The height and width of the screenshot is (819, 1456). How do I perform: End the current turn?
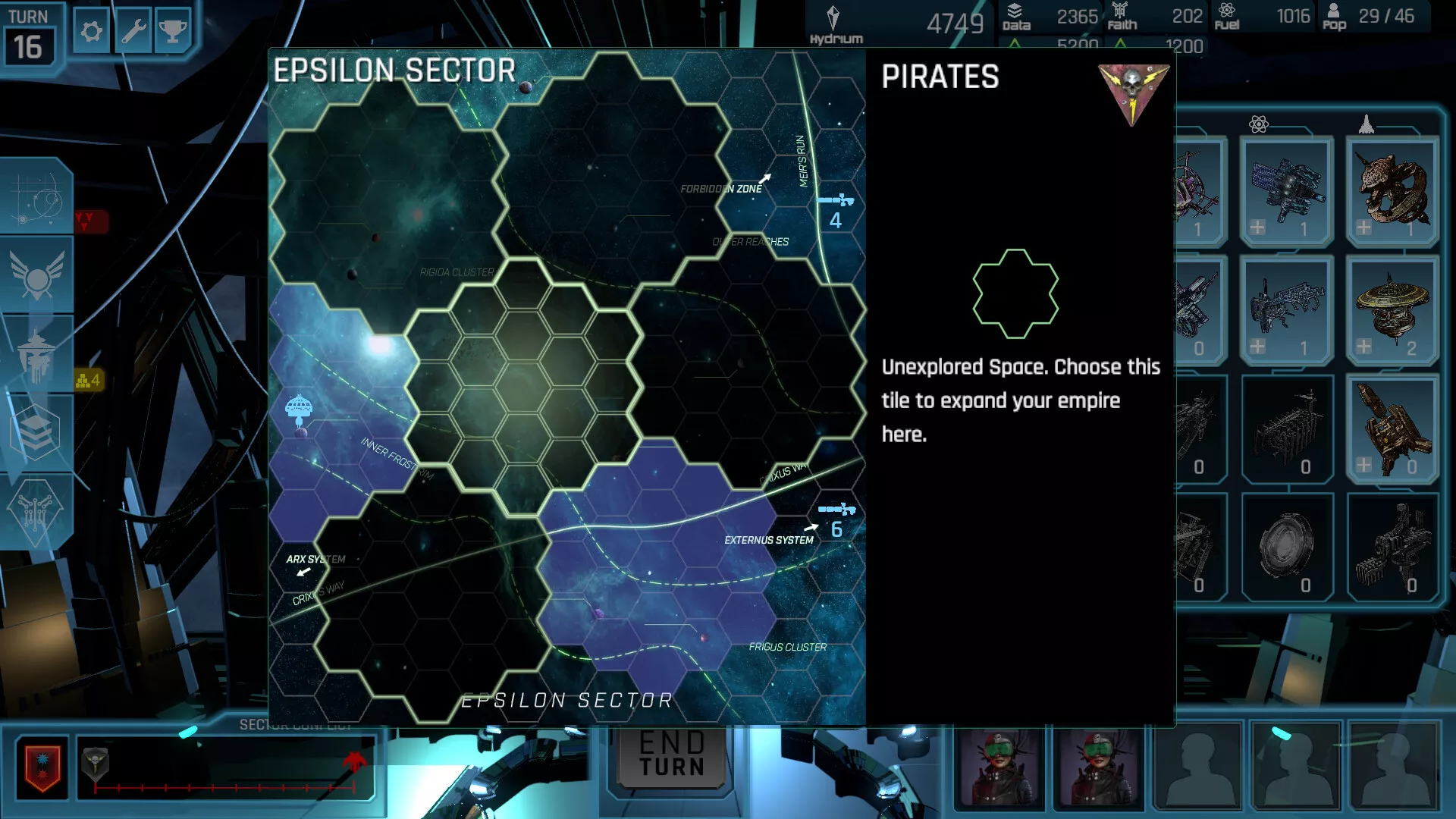[x=672, y=755]
